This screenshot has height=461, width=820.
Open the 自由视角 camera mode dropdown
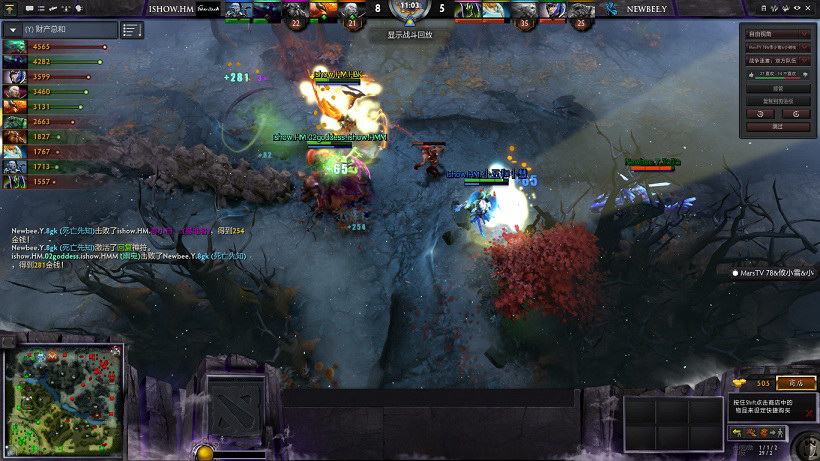point(778,34)
